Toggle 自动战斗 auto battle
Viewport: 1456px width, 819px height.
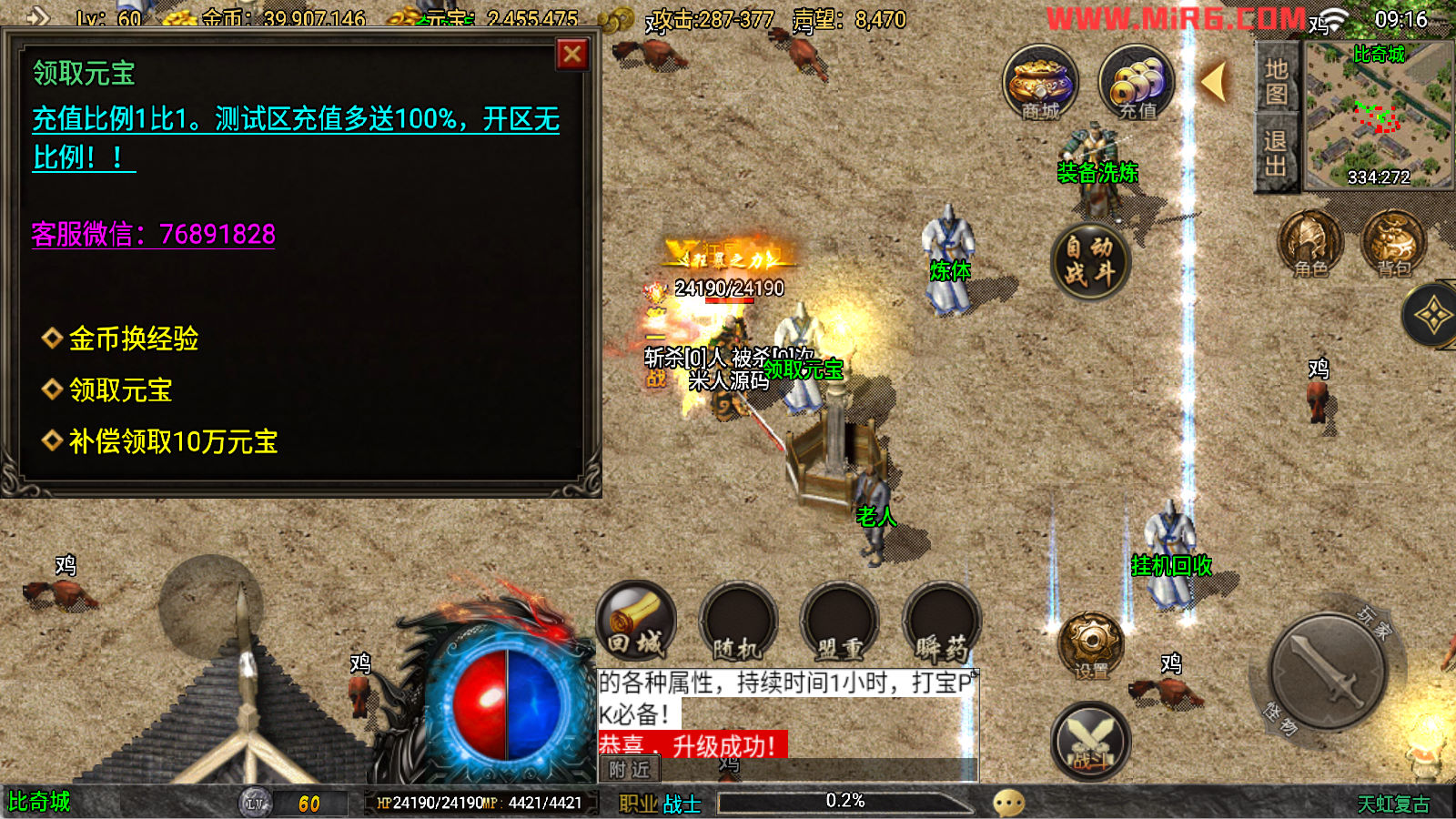point(1089,261)
